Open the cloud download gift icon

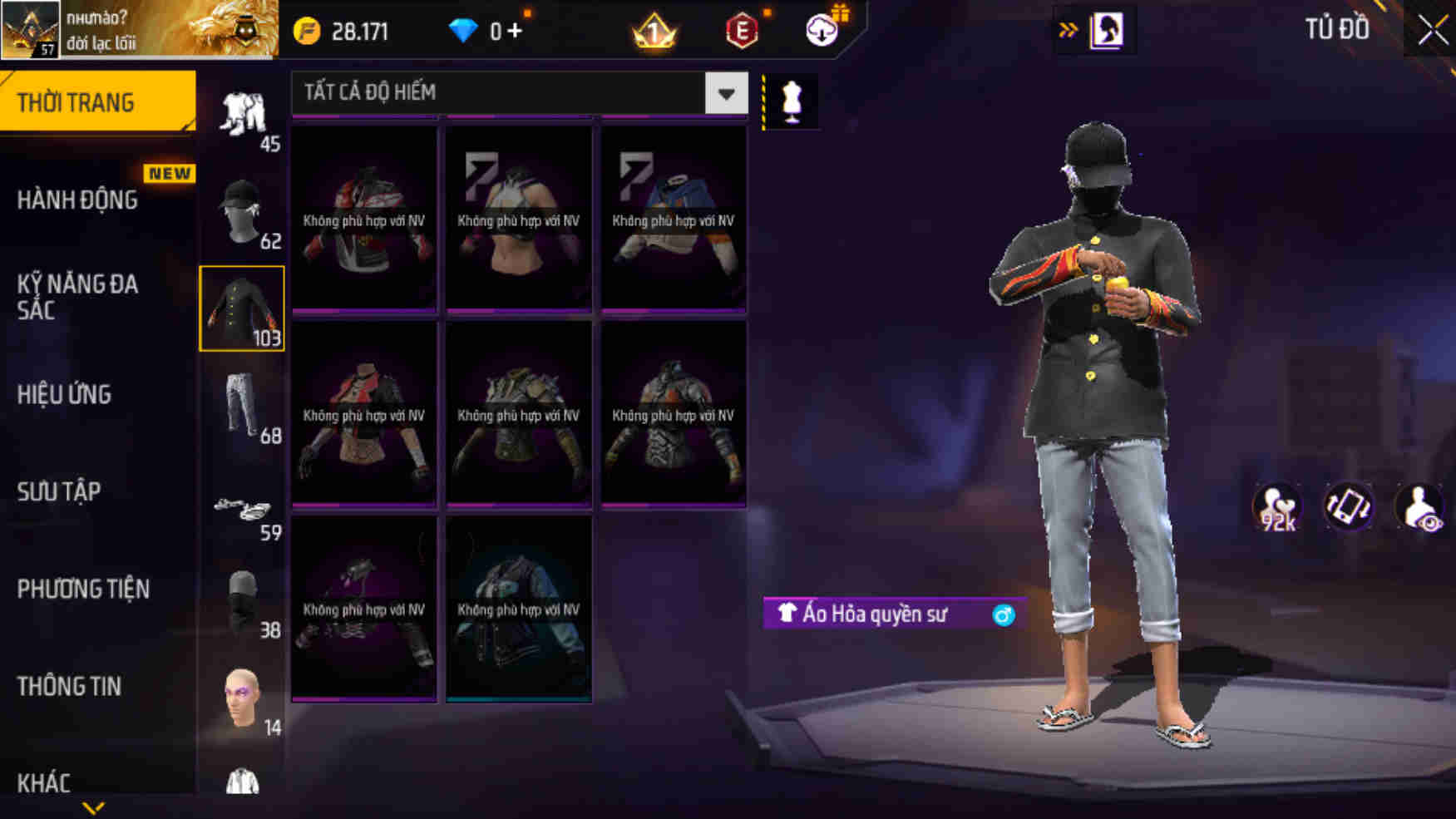coord(820,31)
